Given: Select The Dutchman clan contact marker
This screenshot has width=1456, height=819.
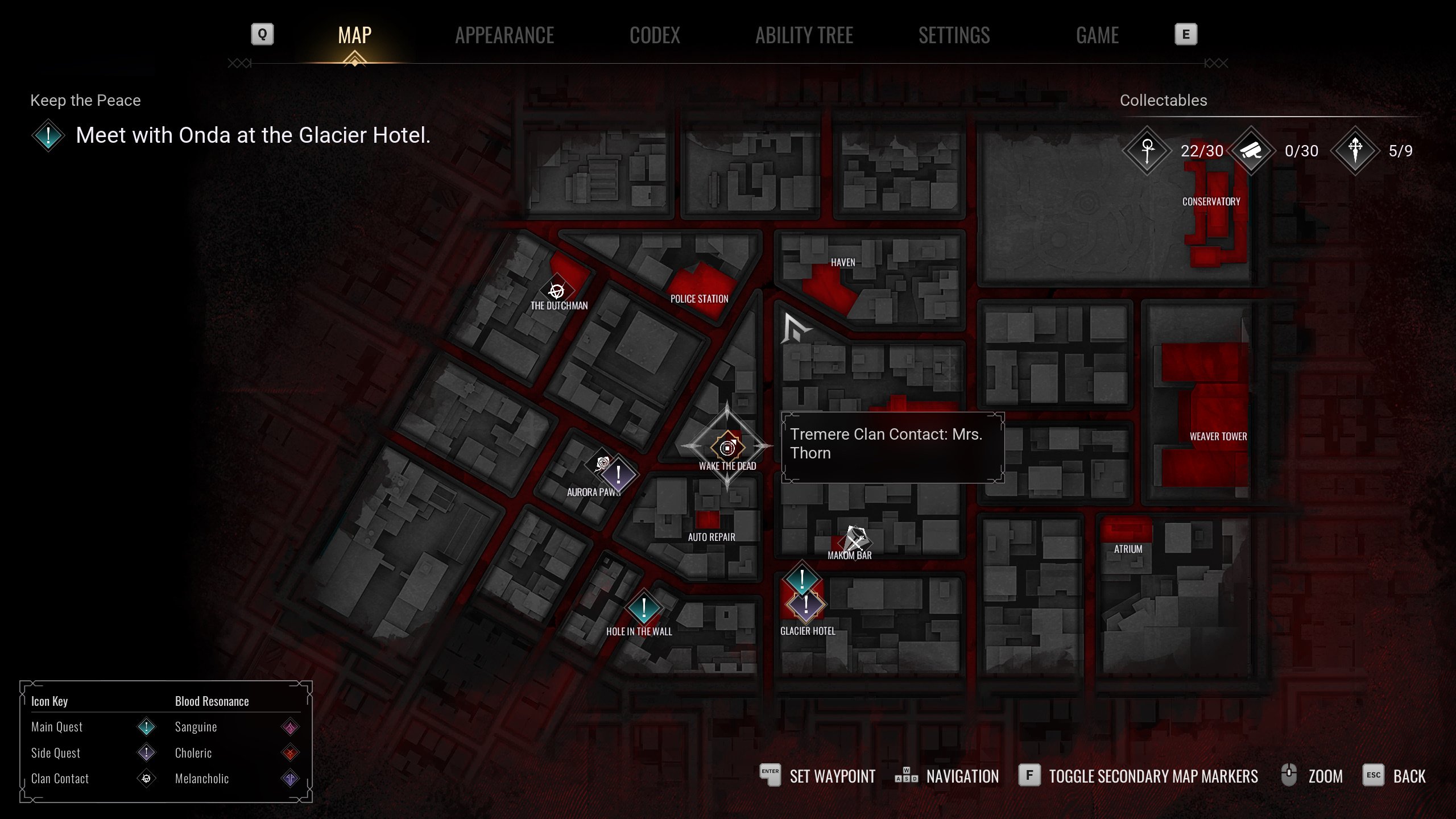Looking at the screenshot, I should click(x=556, y=291).
